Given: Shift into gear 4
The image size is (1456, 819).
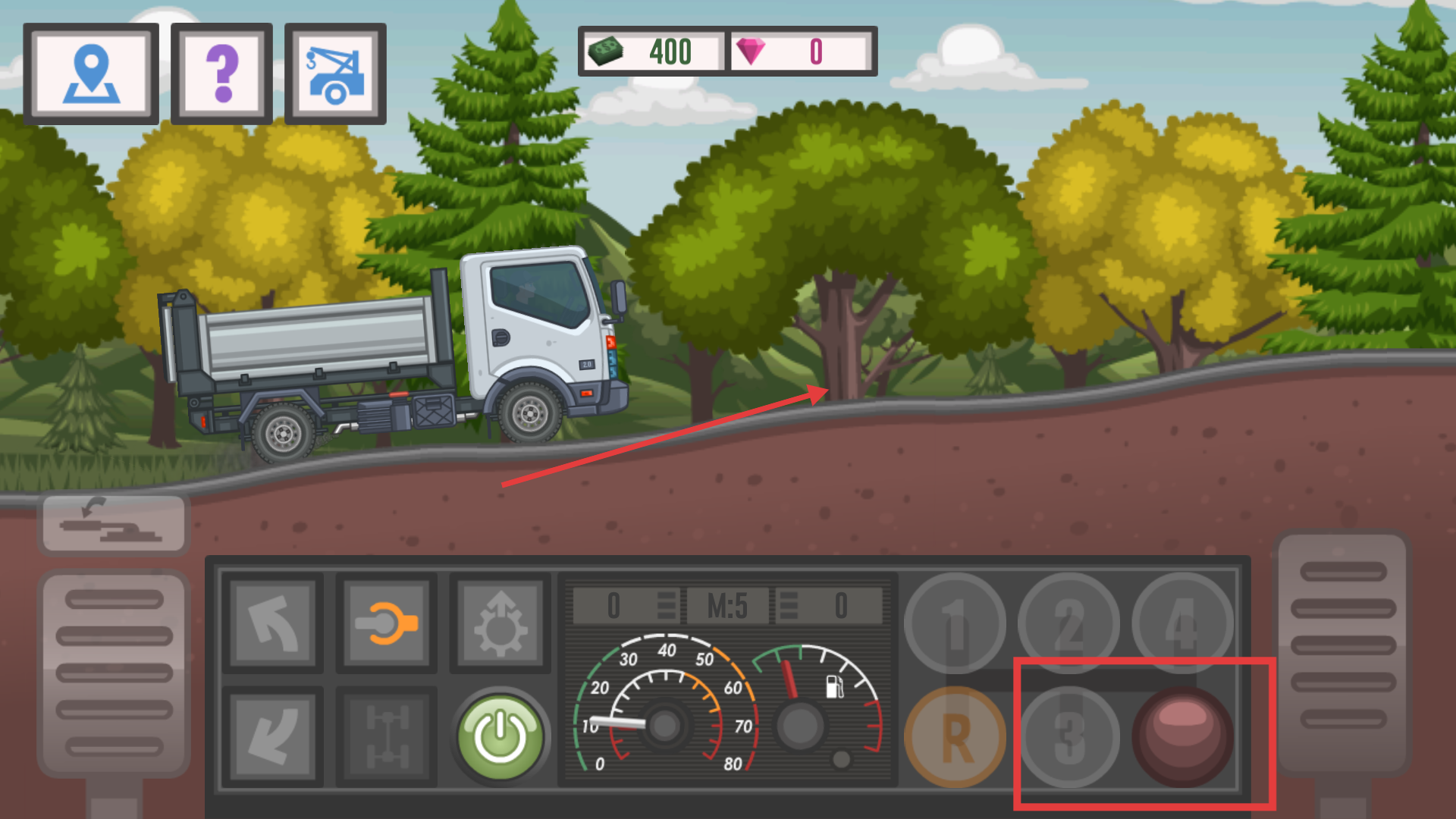Looking at the screenshot, I should coord(1183,623).
